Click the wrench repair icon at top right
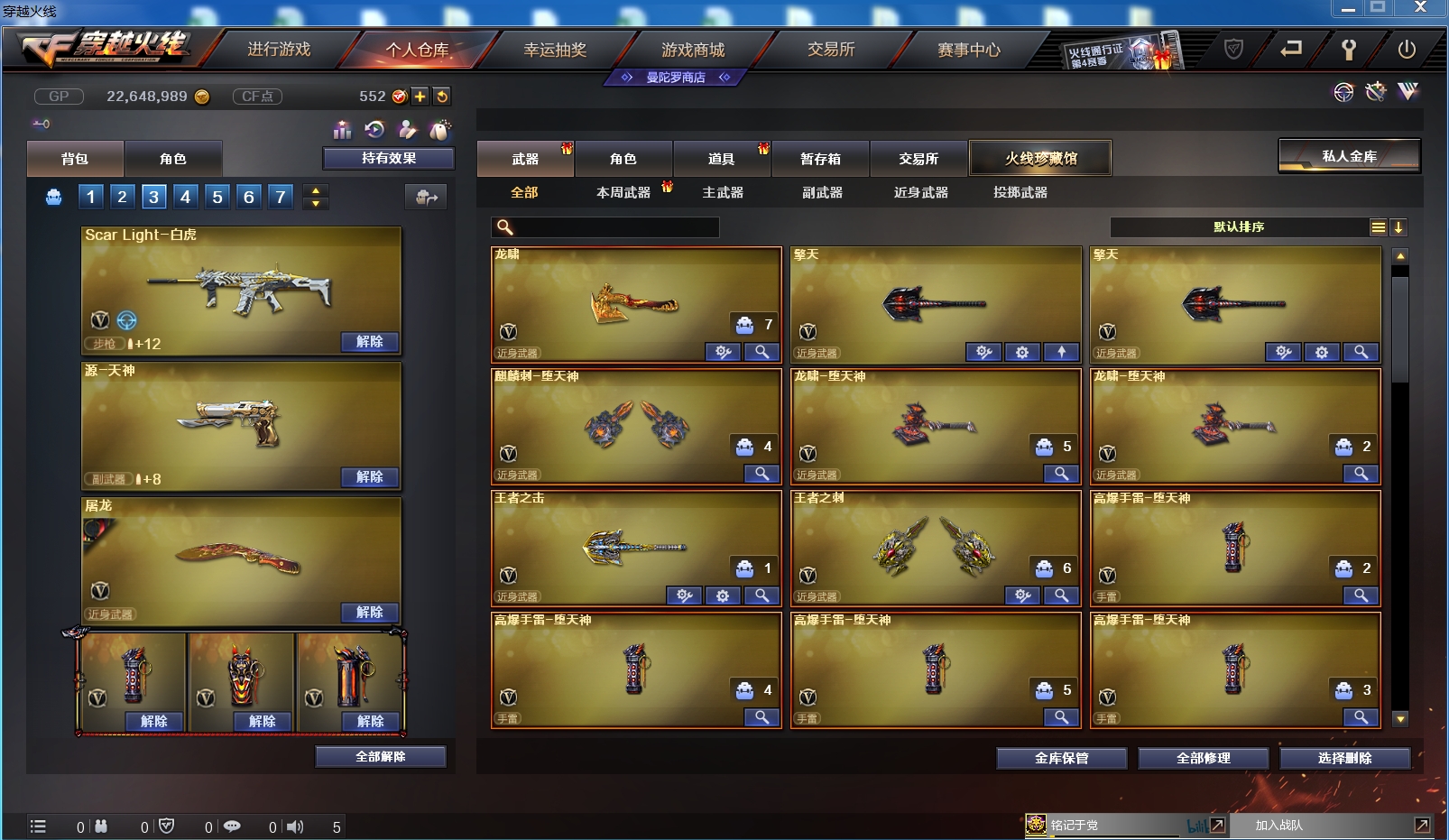Screen dimensions: 1449x840 [x=1375, y=92]
